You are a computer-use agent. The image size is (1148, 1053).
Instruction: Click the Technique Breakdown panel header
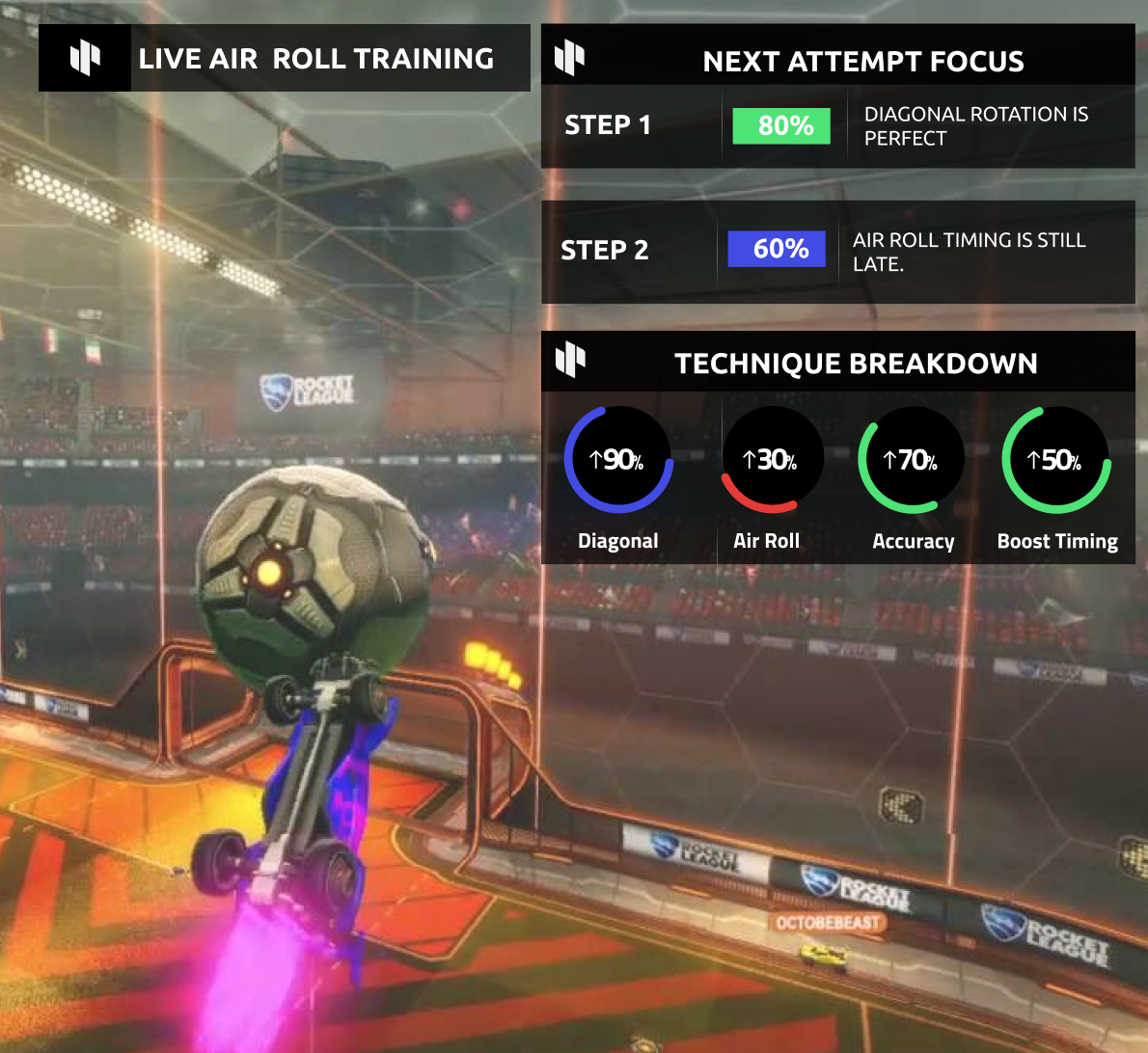coord(837,362)
